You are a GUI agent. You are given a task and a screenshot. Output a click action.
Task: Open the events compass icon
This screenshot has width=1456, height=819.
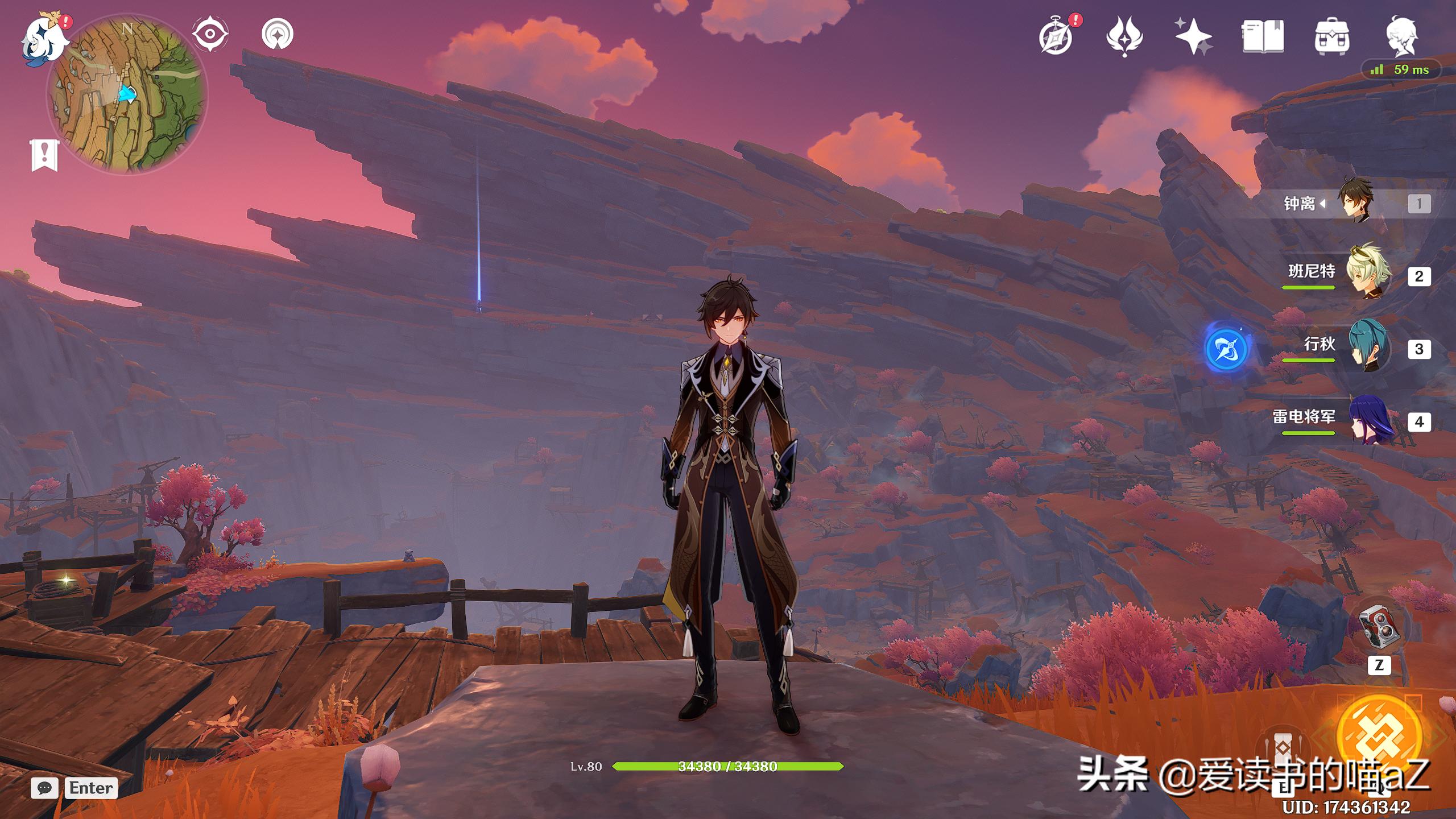(x=1057, y=36)
